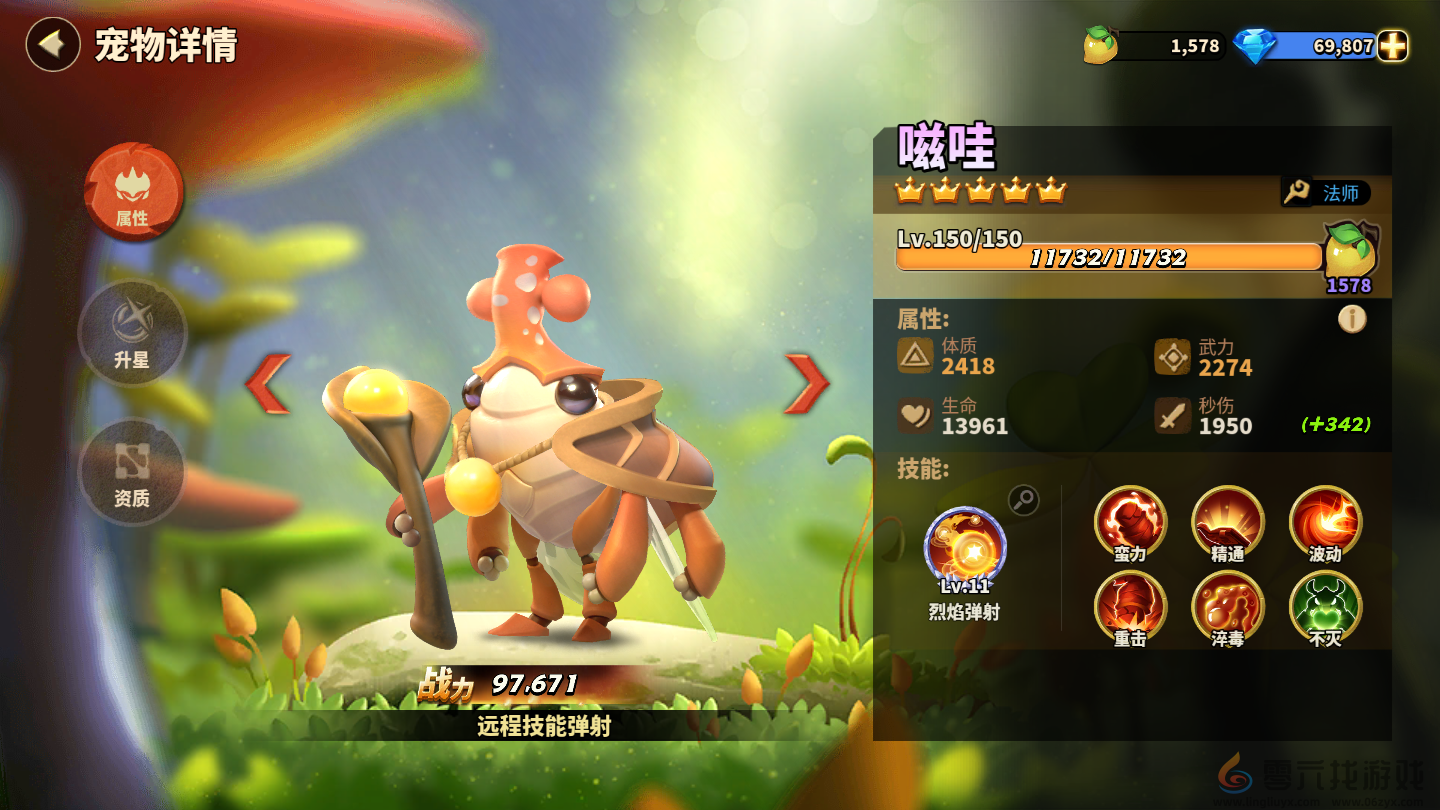The image size is (1440, 810).
Task: Click the fruit icon beside the experience bar
Action: [1349, 253]
